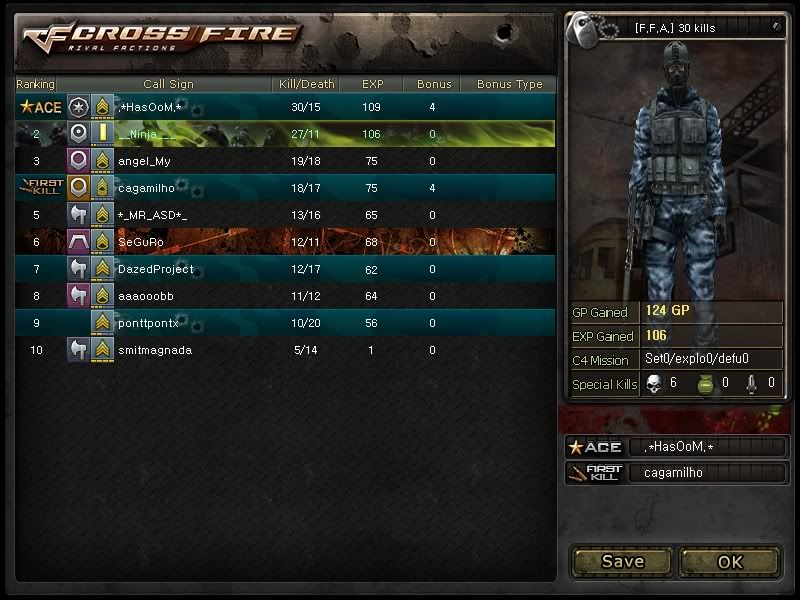This screenshot has height=600, width=800.
Task: Select the smitmagnada player row
Action: tap(285, 350)
